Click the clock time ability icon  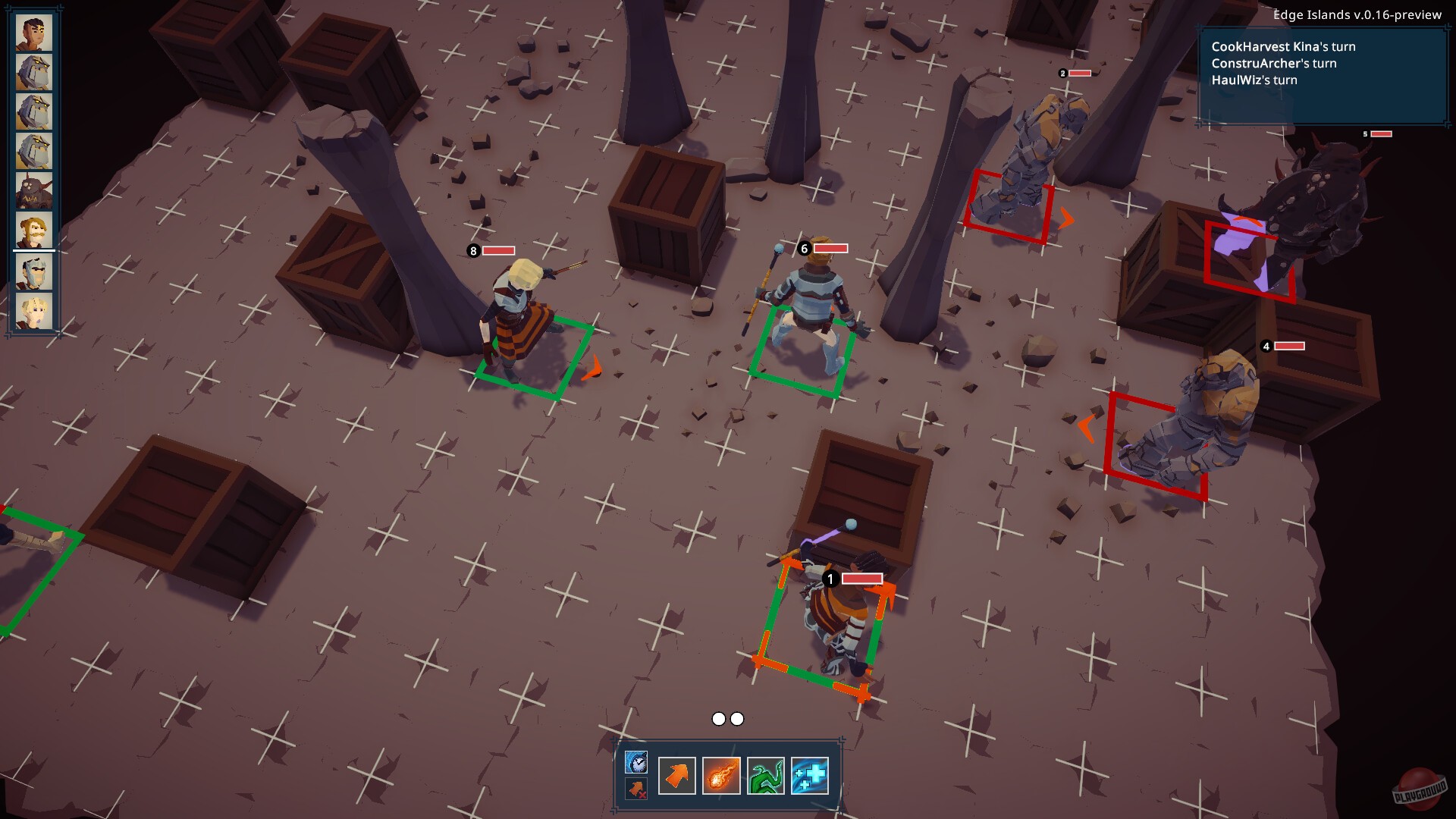tap(637, 761)
